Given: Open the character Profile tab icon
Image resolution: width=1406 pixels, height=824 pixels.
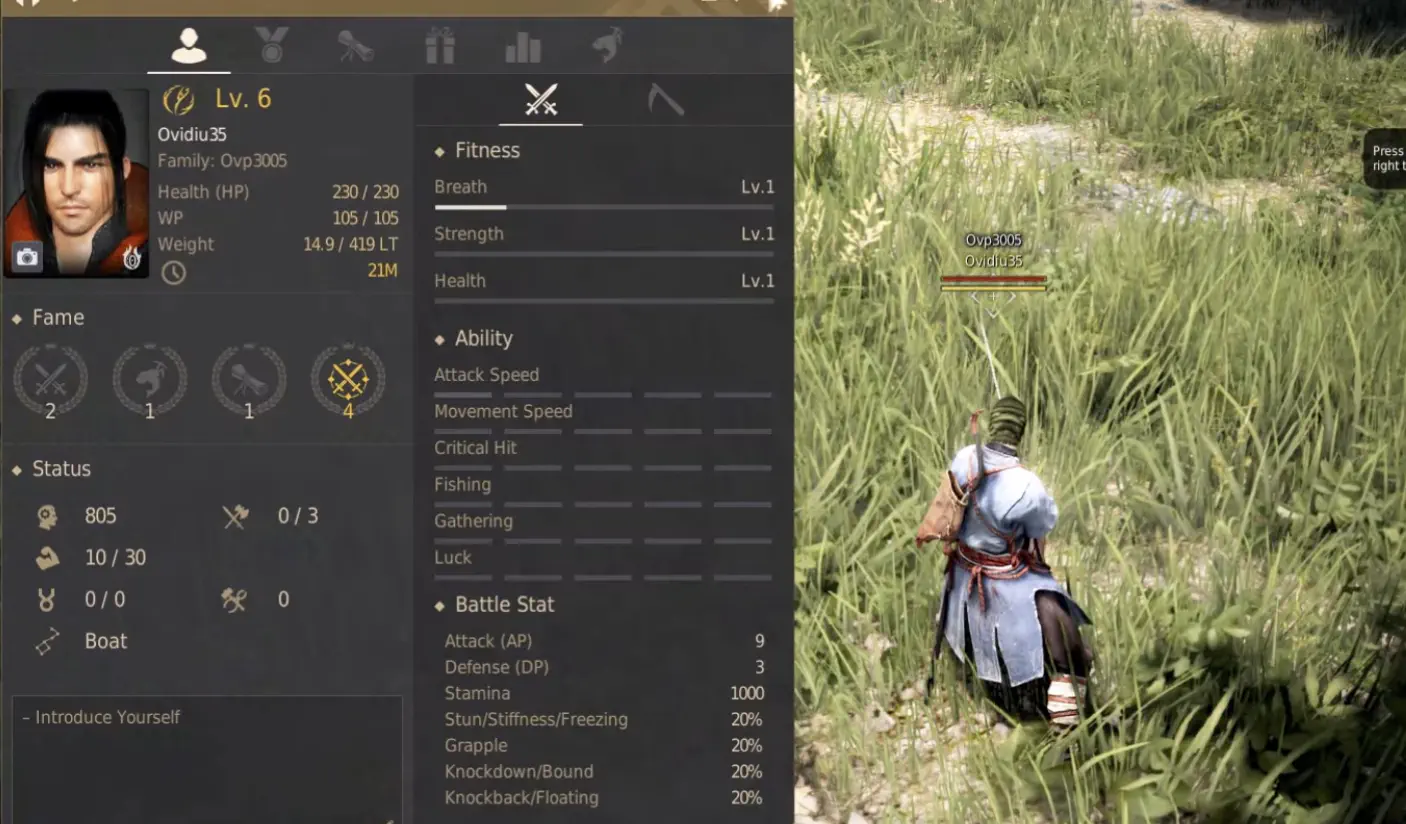Looking at the screenshot, I should 190,44.
